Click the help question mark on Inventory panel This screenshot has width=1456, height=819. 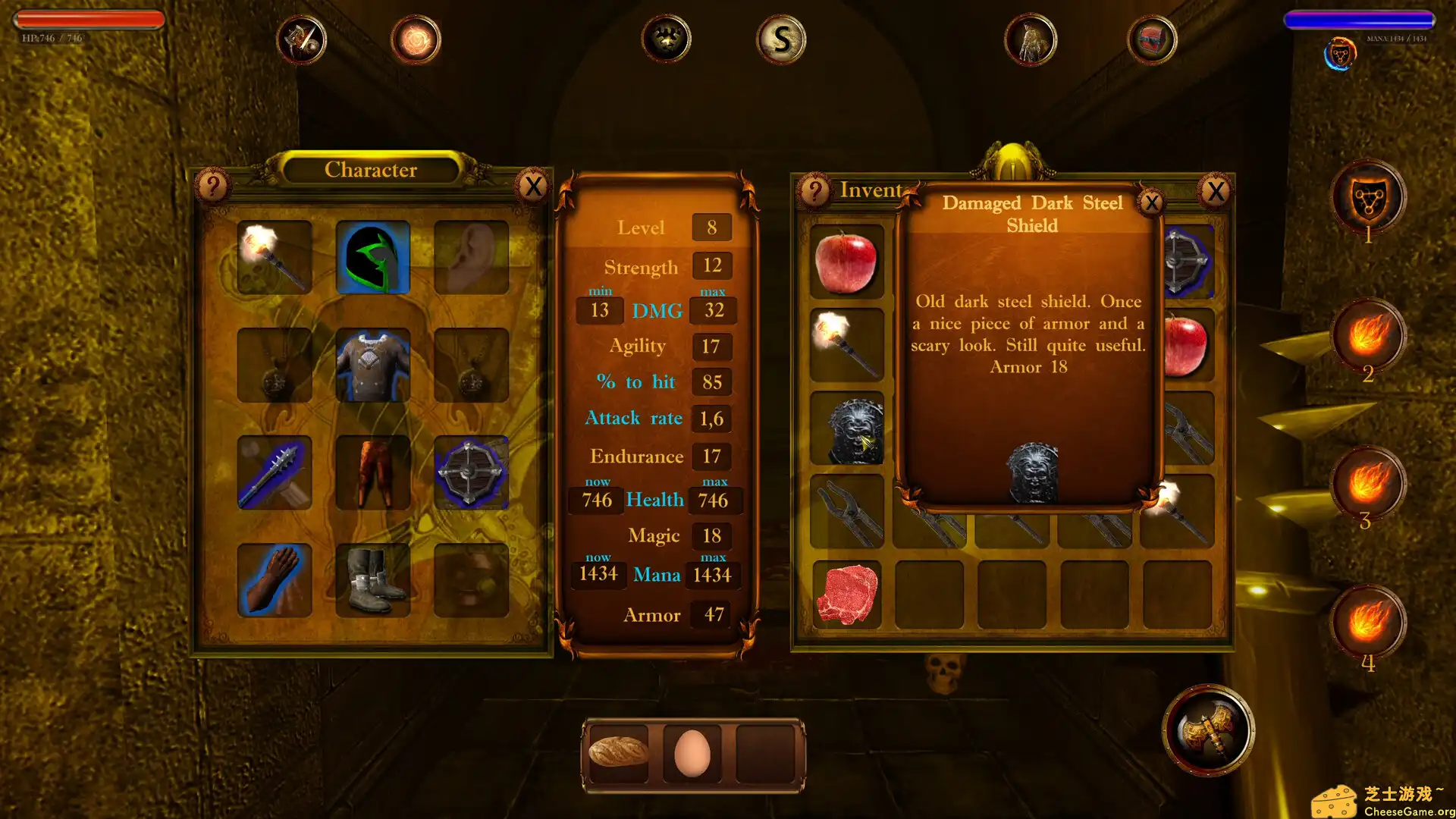[x=814, y=192]
